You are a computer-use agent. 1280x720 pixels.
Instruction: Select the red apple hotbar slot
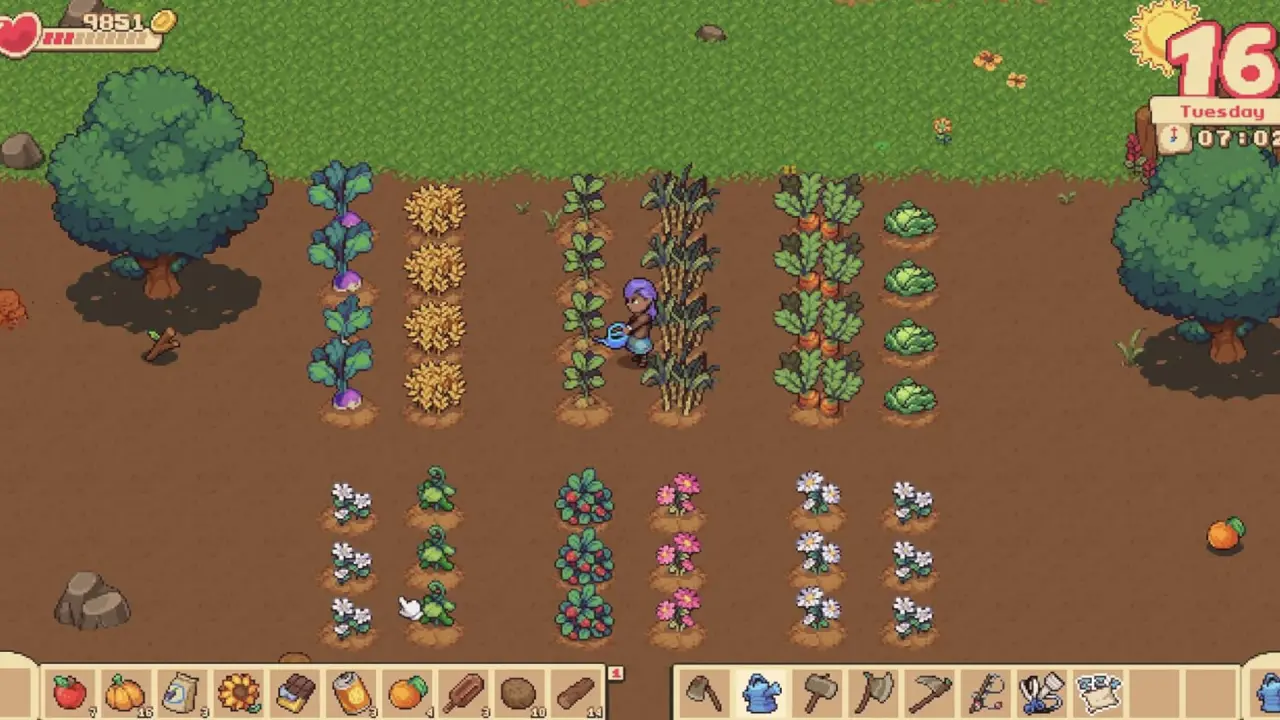[69, 692]
